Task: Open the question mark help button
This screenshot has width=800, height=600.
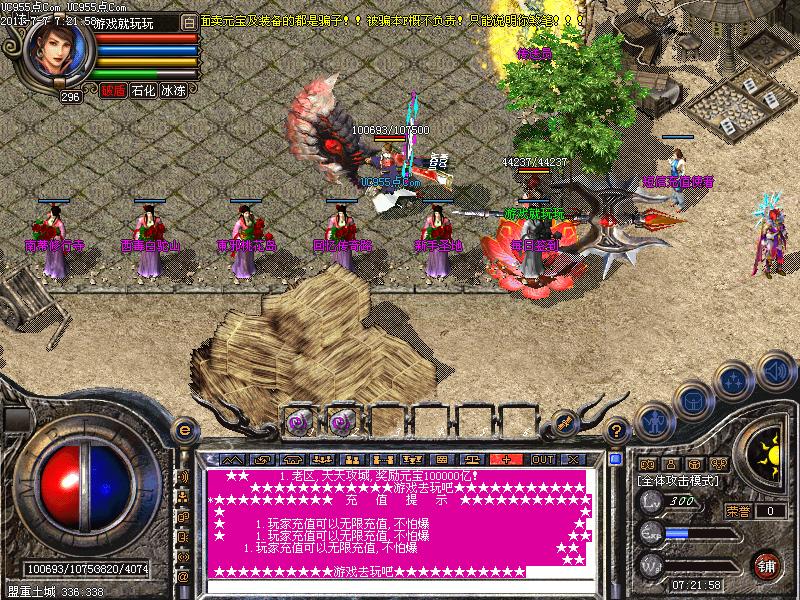Action: pyautogui.click(x=618, y=431)
